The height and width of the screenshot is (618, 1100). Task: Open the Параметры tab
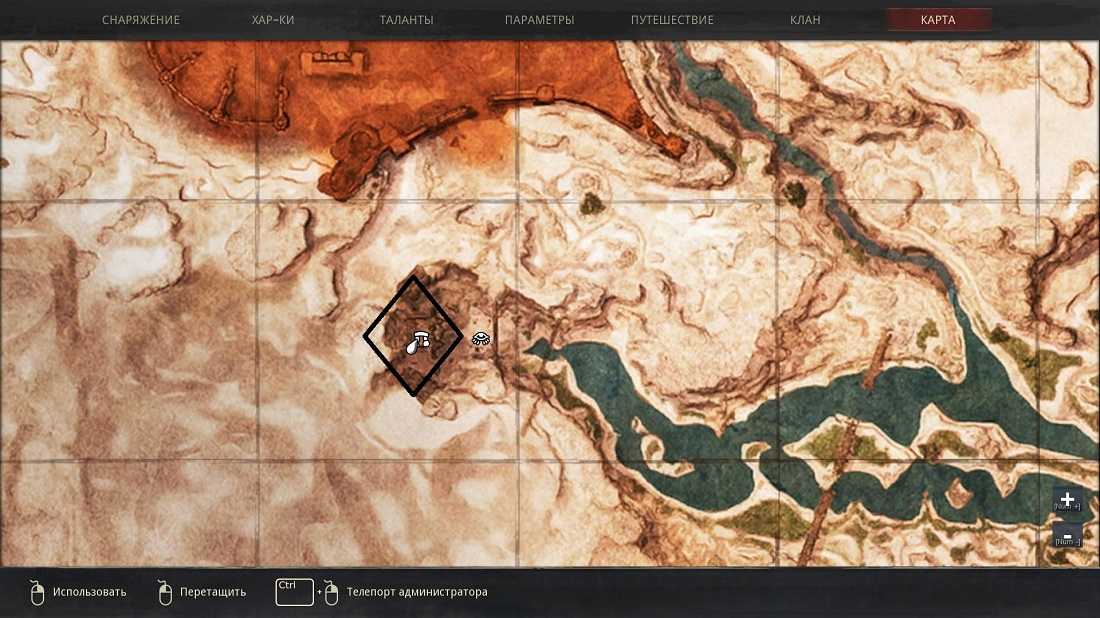(540, 20)
